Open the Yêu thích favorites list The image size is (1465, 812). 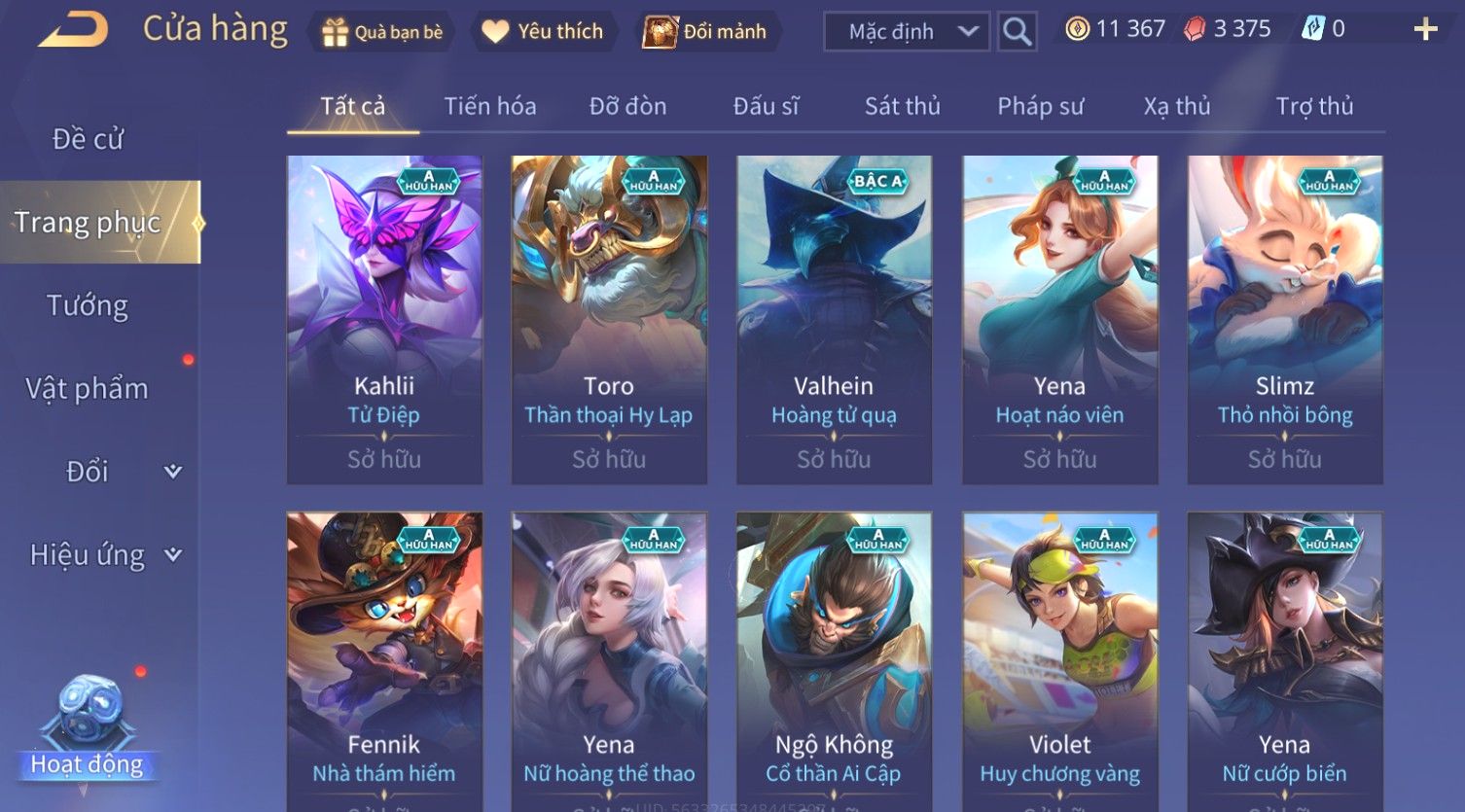(543, 32)
